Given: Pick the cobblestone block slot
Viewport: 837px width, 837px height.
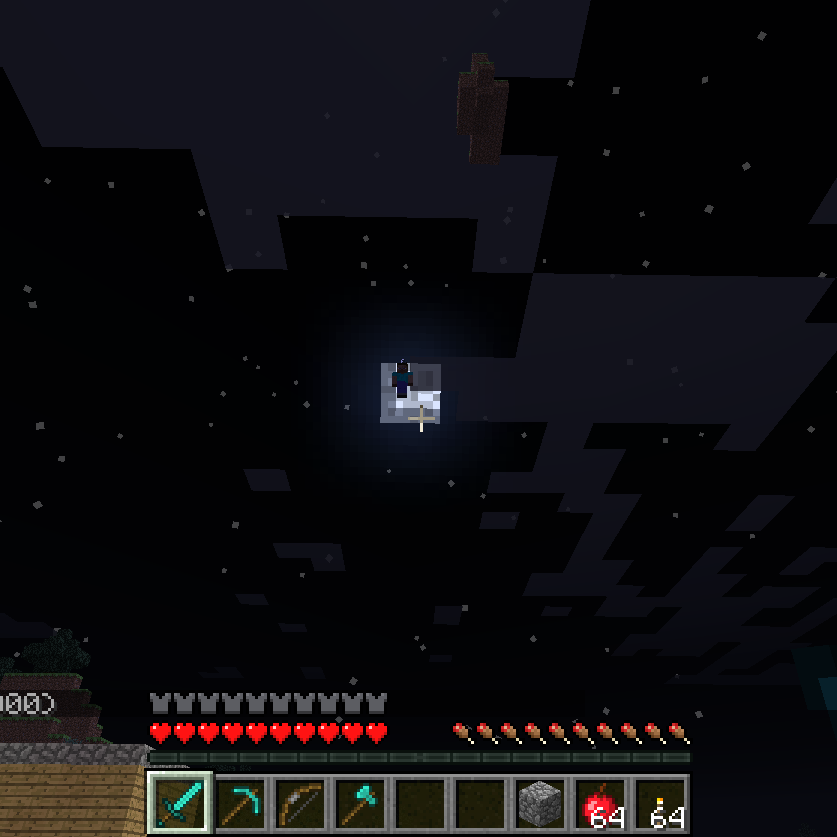Looking at the screenshot, I should (541, 802).
